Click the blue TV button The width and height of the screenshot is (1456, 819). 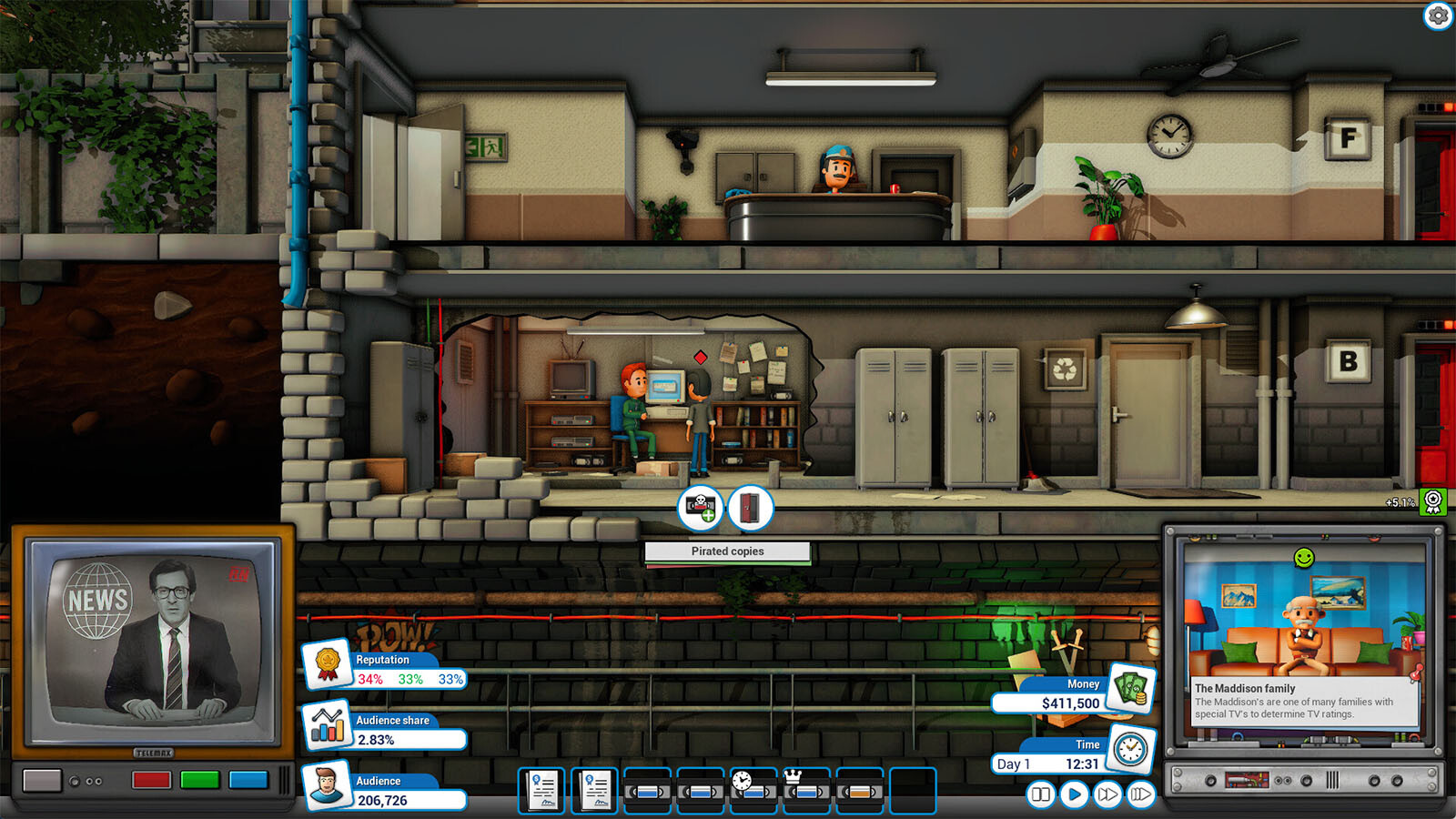248,780
